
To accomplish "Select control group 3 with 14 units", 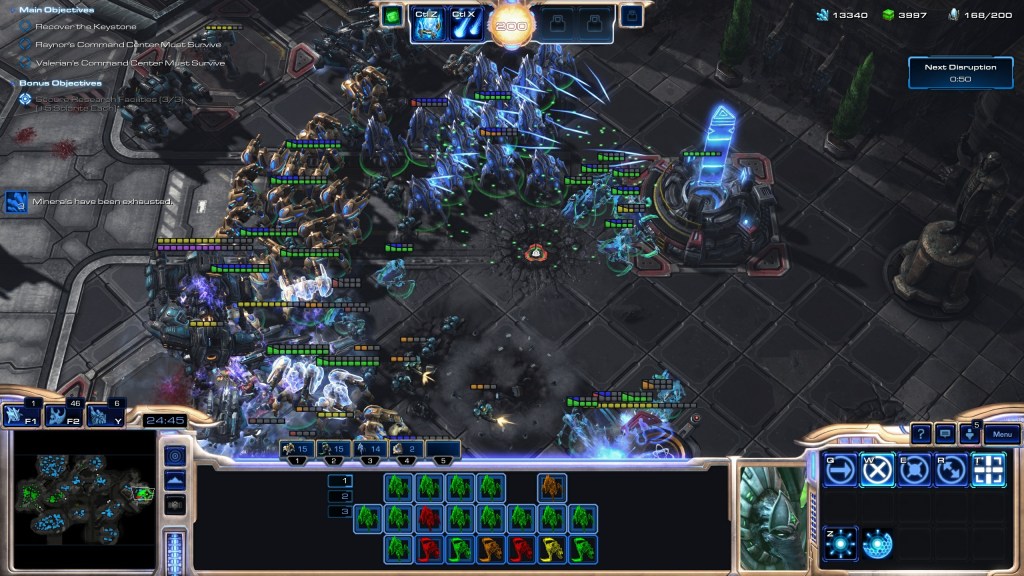I will (x=370, y=450).
